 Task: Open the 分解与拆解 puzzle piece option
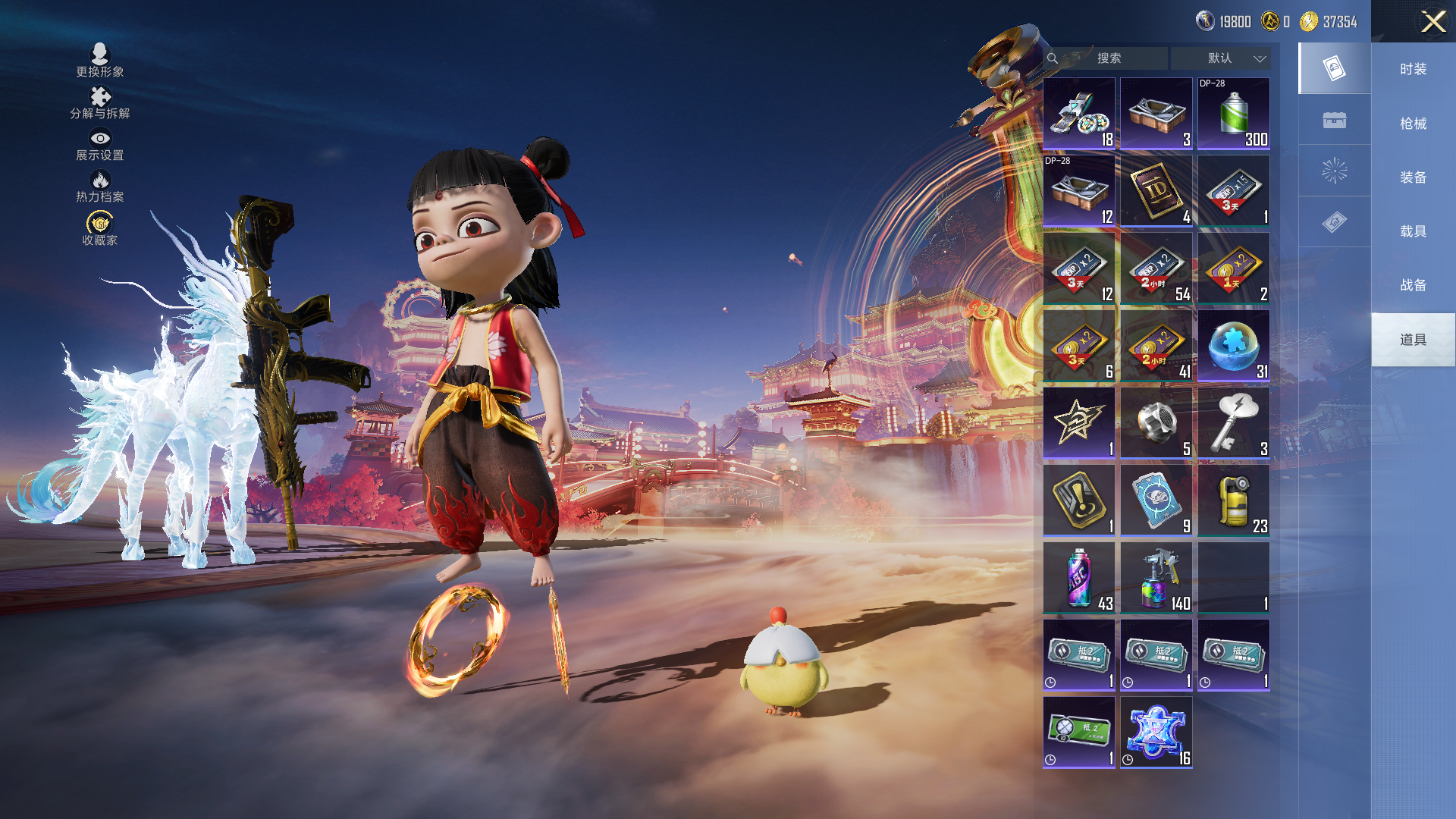coord(100,102)
